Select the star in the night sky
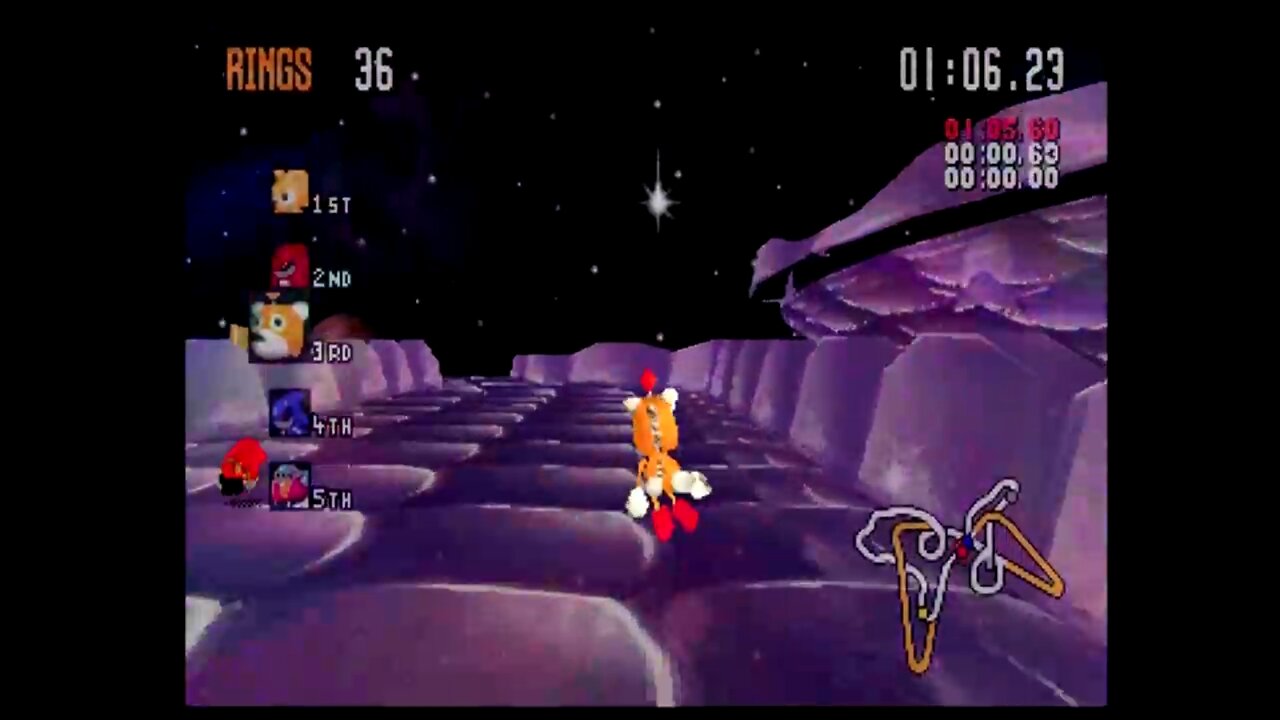The height and width of the screenshot is (720, 1280). tap(656, 205)
